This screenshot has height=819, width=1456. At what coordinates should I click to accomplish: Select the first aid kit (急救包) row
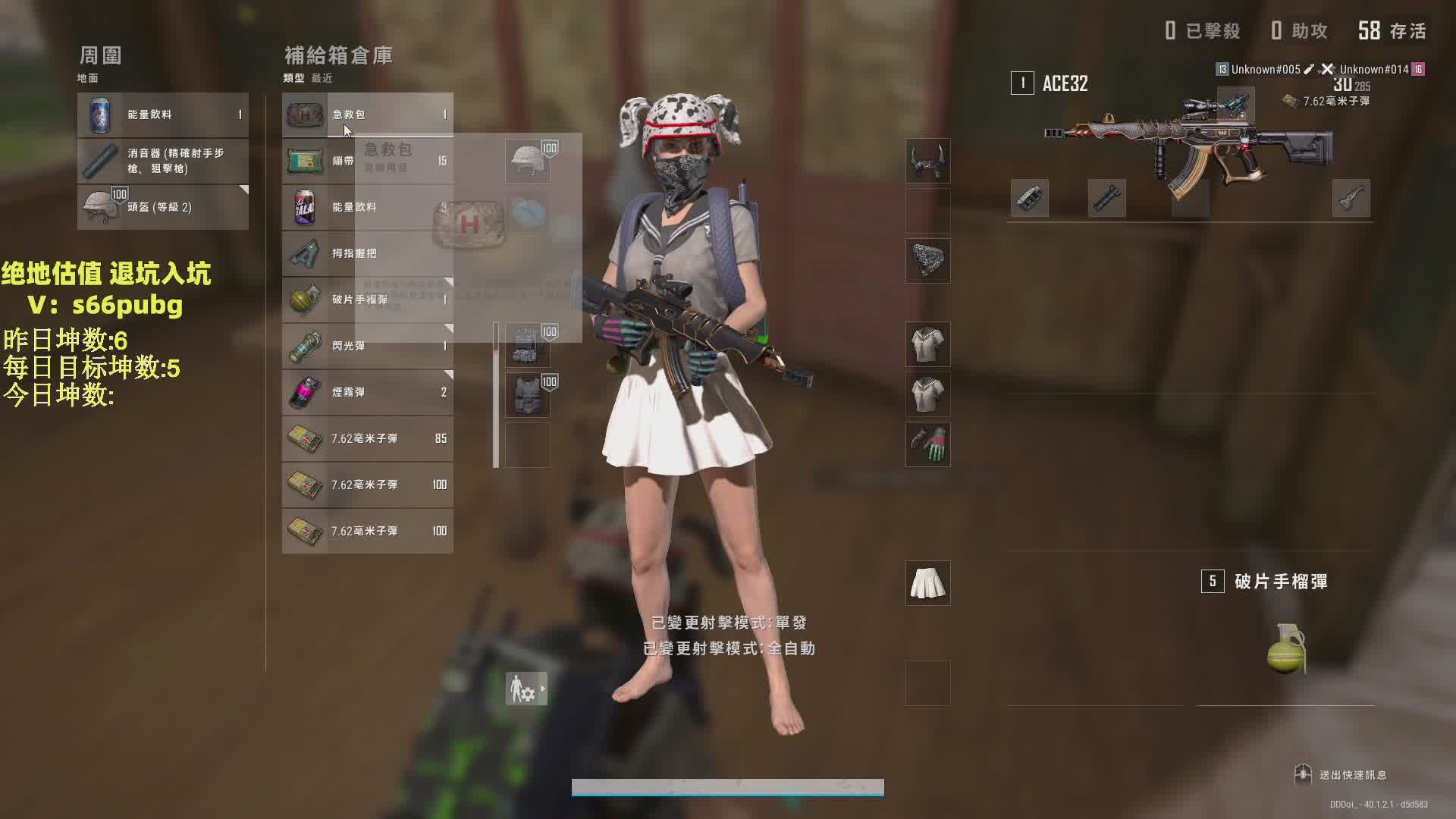pos(367,115)
